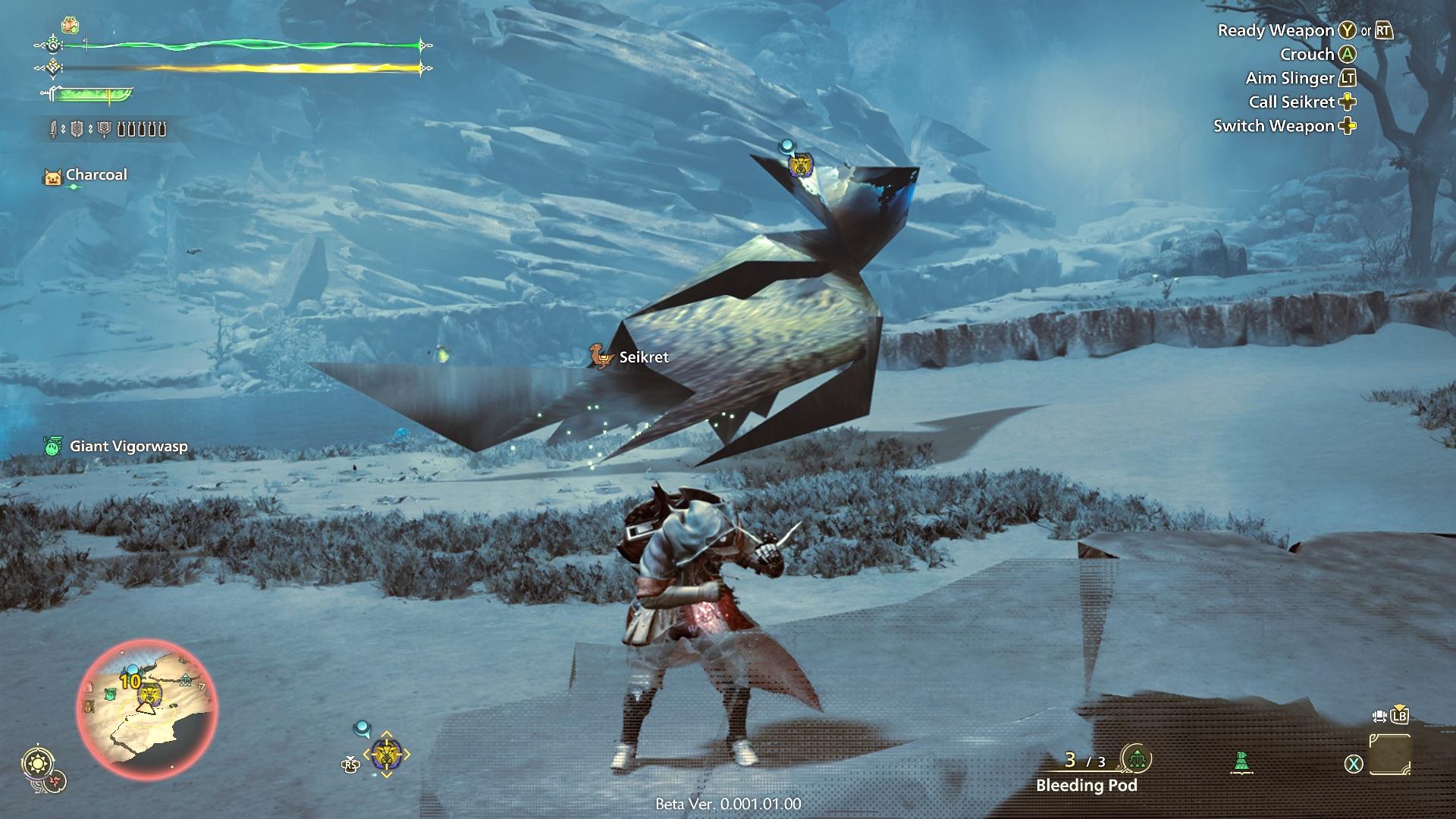Click the player arrow on the minimap
This screenshot has height=819, width=1456.
click(146, 708)
